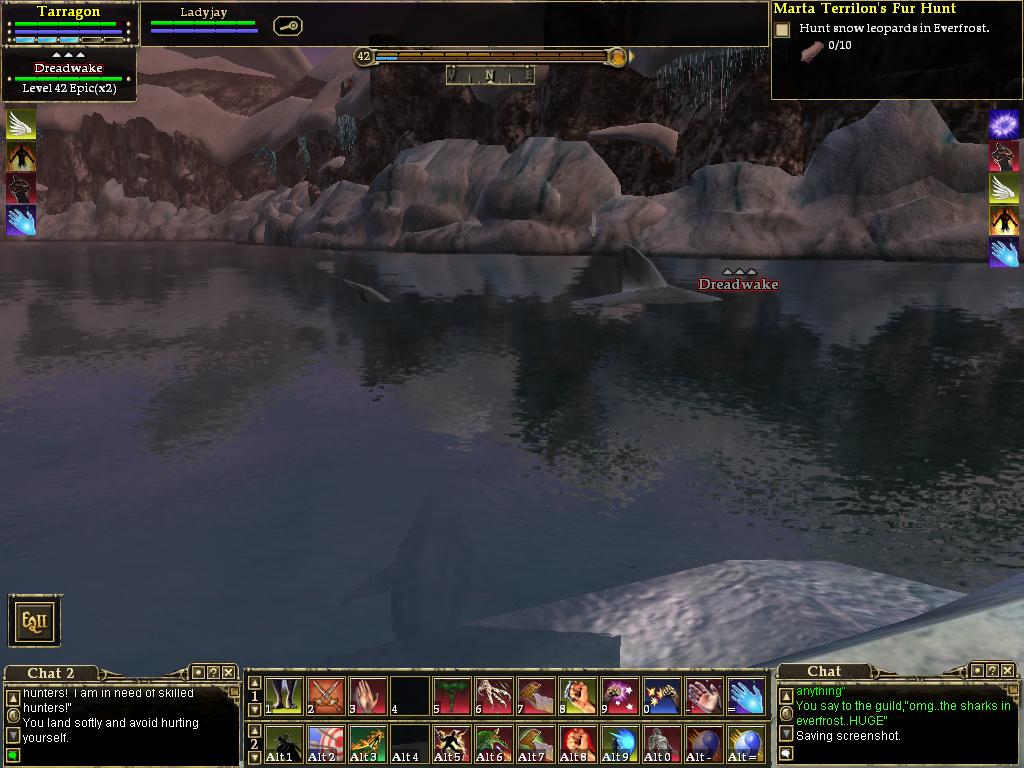The height and width of the screenshot is (768, 1024).
Task: Use the open hand ability in slot 3
Action: [x=368, y=696]
